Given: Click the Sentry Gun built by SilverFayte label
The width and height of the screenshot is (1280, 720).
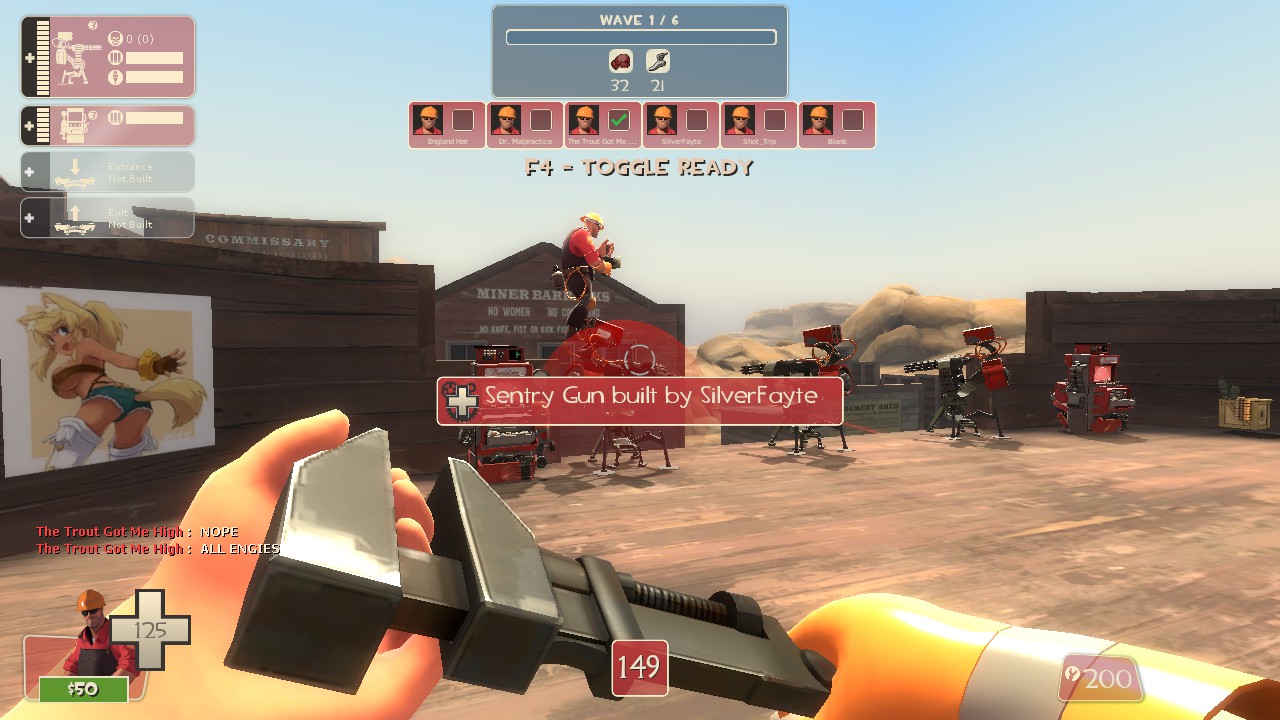Looking at the screenshot, I should click(x=640, y=400).
